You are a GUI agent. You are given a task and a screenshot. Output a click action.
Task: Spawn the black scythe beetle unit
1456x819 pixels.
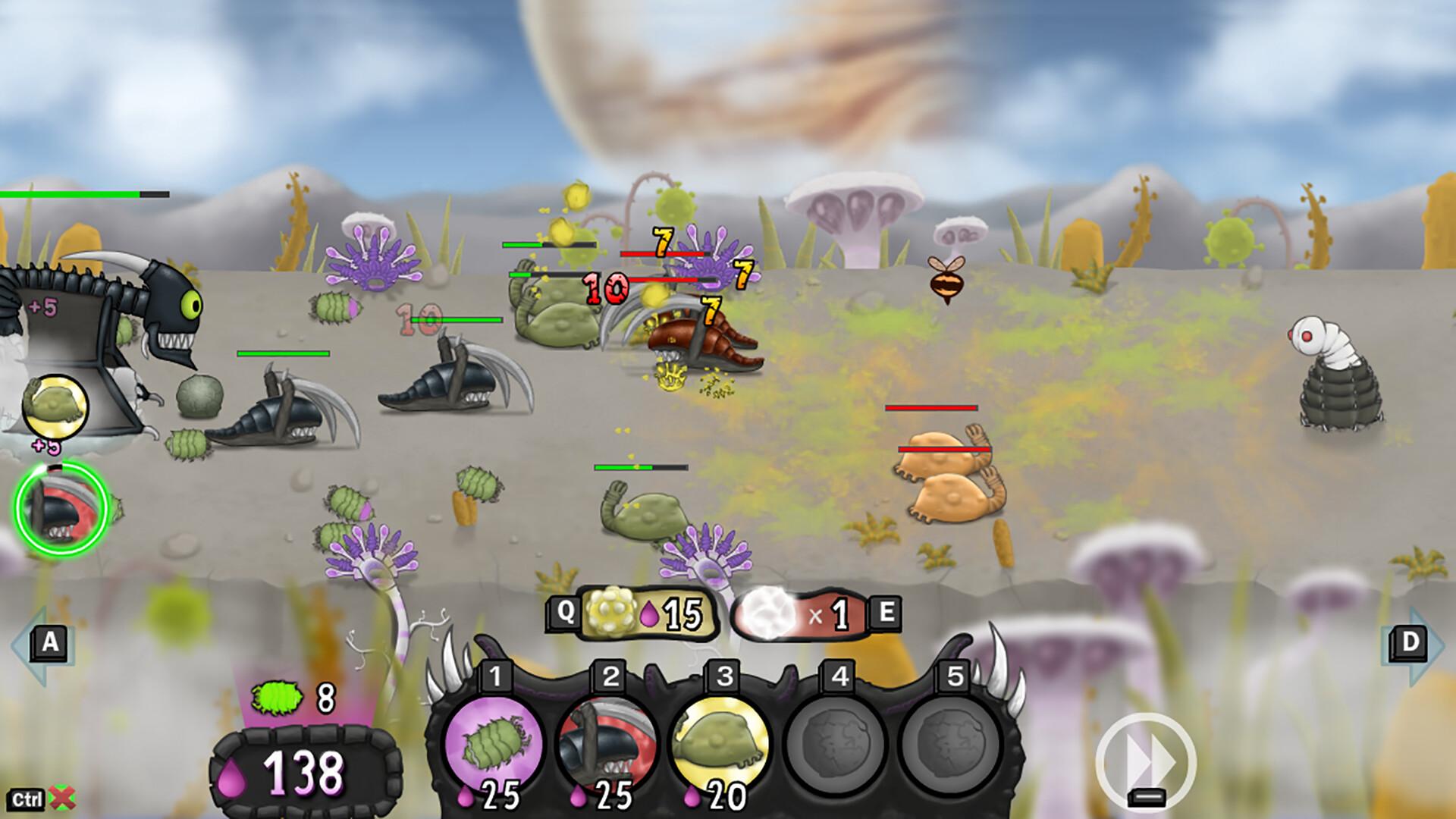(x=607, y=743)
